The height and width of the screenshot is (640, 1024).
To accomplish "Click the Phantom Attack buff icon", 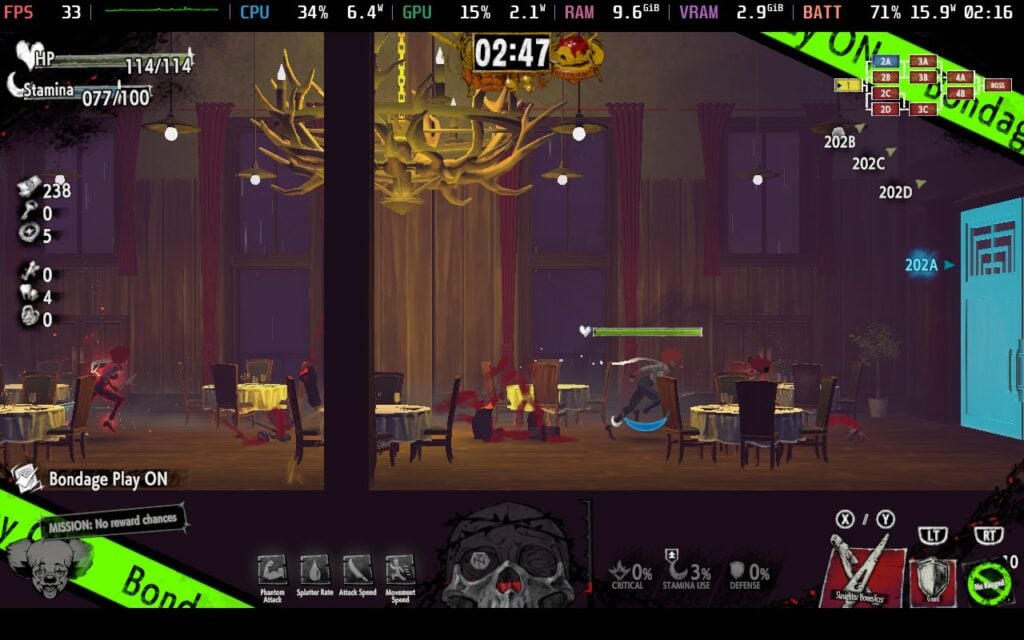I will 272,570.
